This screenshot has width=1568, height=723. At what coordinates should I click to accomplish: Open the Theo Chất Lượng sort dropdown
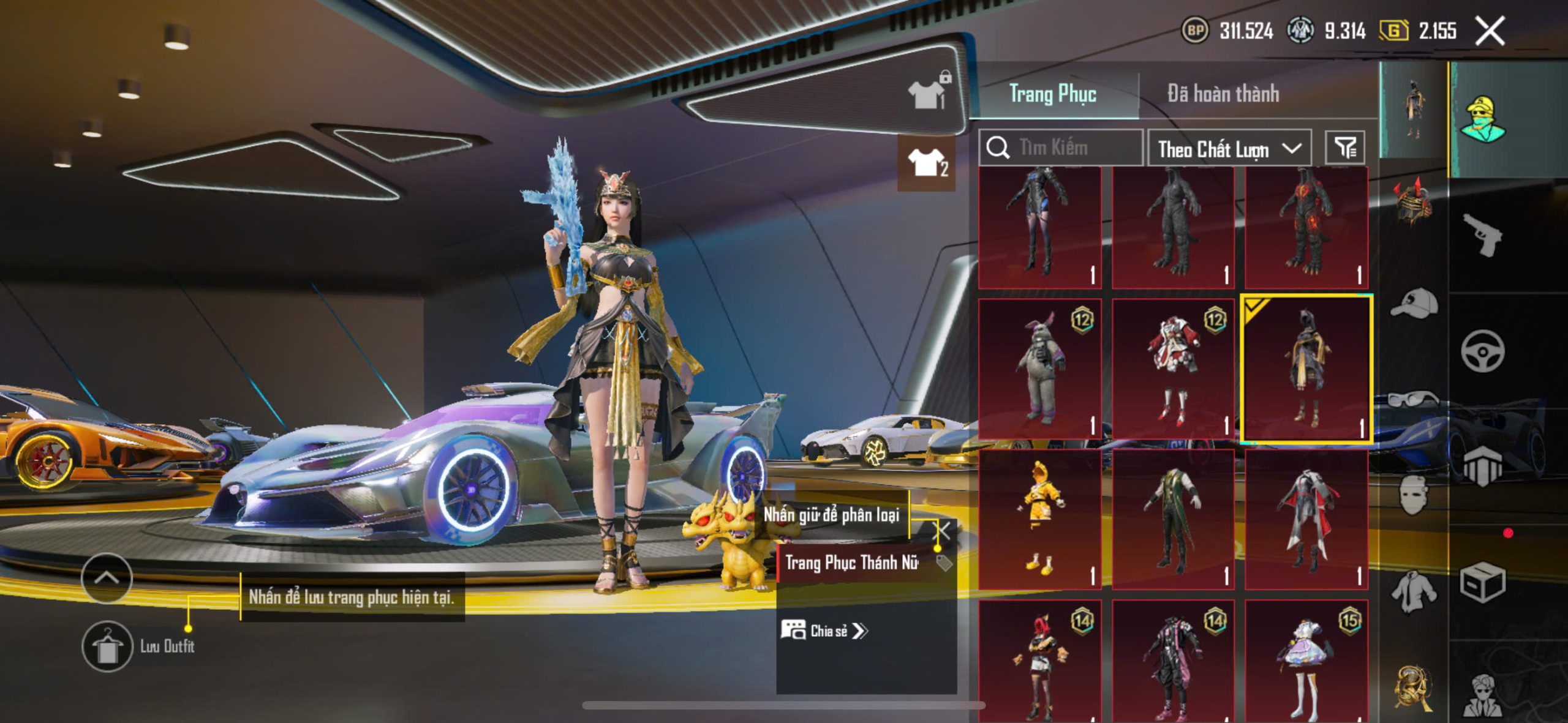point(1229,149)
